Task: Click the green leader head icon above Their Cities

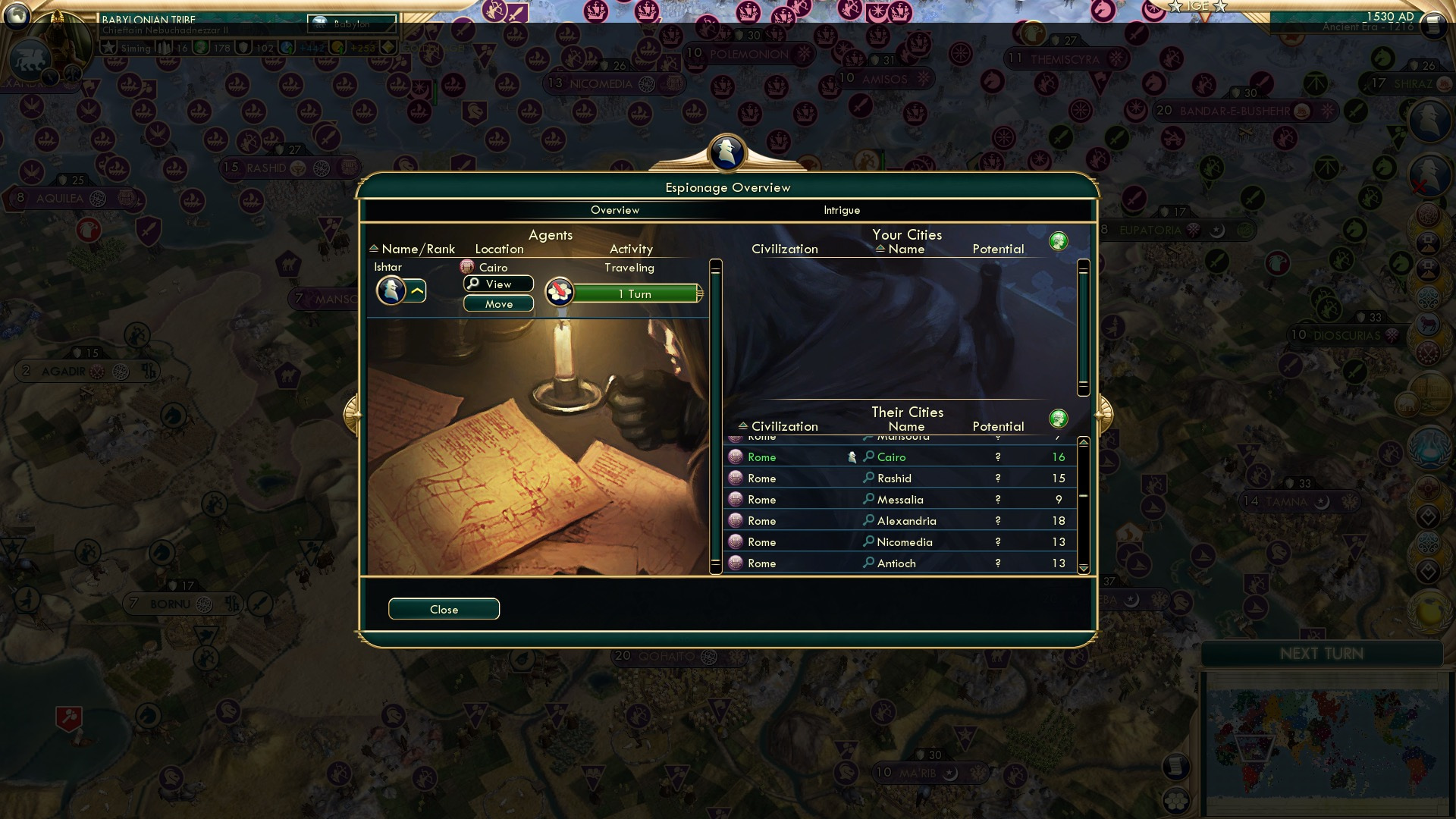Action: click(1059, 418)
